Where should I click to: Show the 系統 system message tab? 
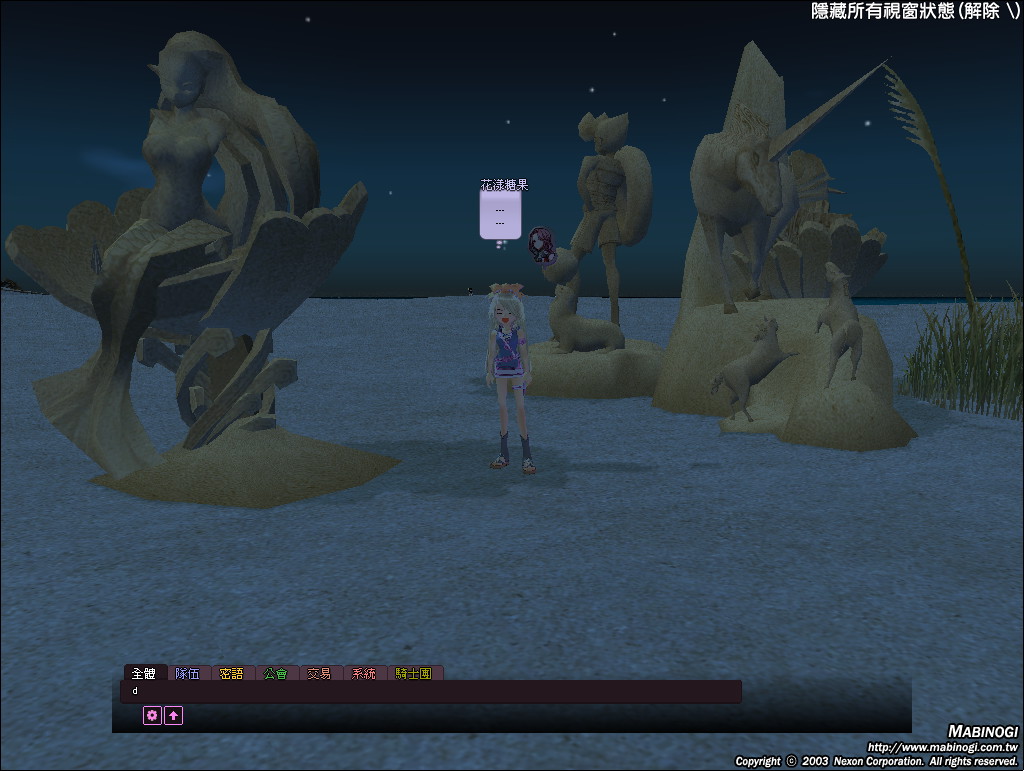[363, 674]
